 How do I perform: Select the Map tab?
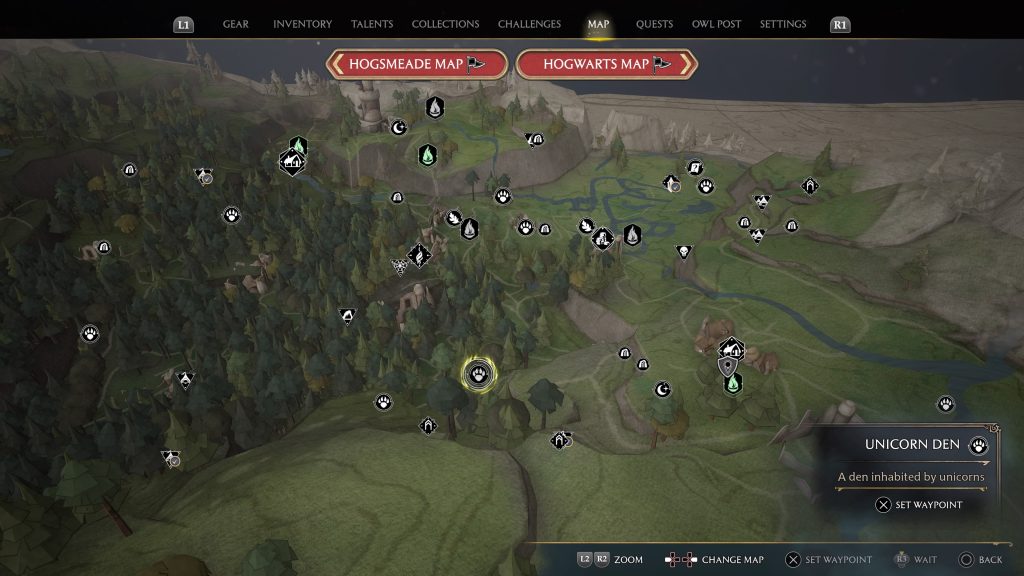[x=599, y=24]
